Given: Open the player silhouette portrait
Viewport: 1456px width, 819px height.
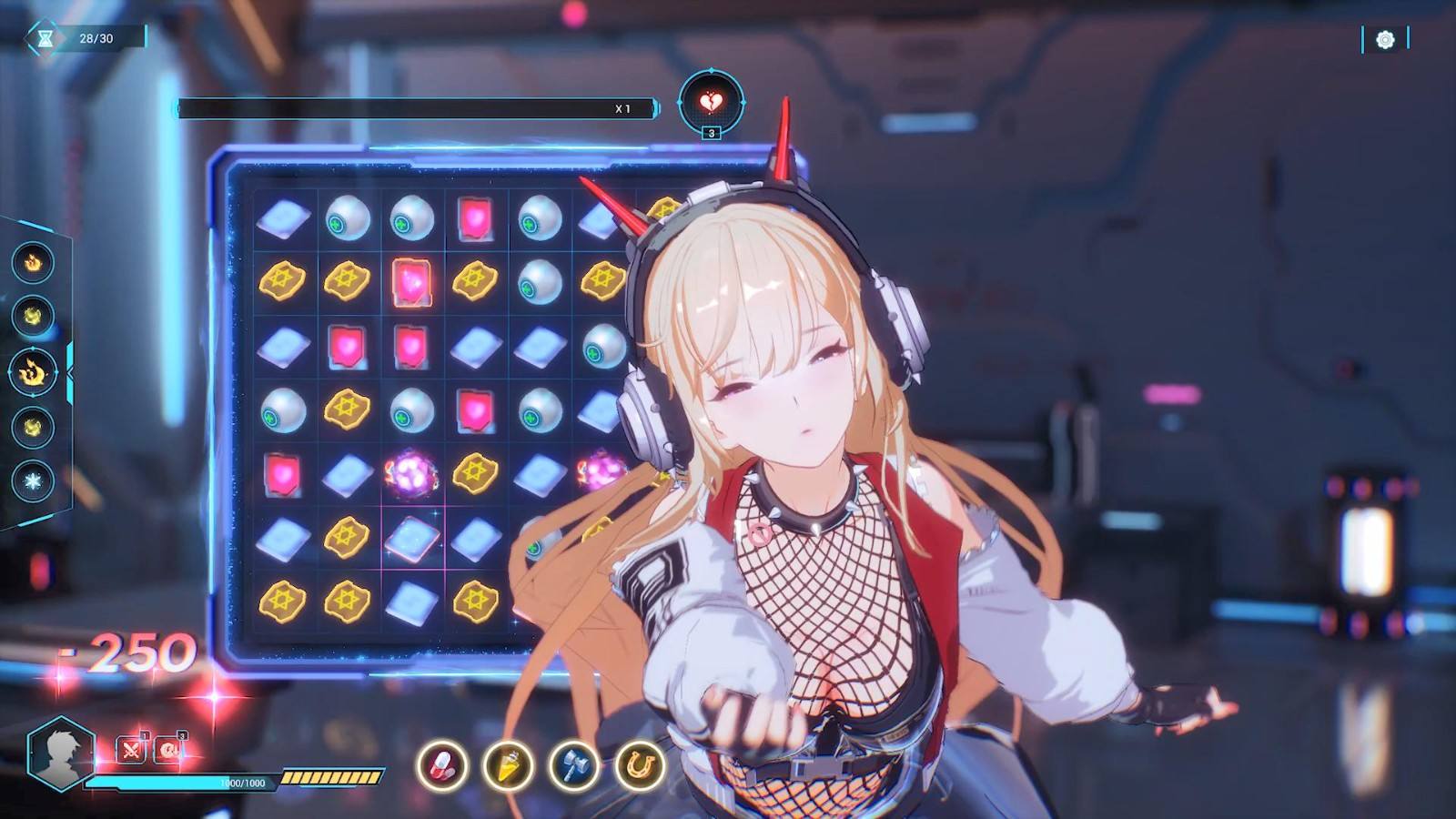Looking at the screenshot, I should click(61, 753).
